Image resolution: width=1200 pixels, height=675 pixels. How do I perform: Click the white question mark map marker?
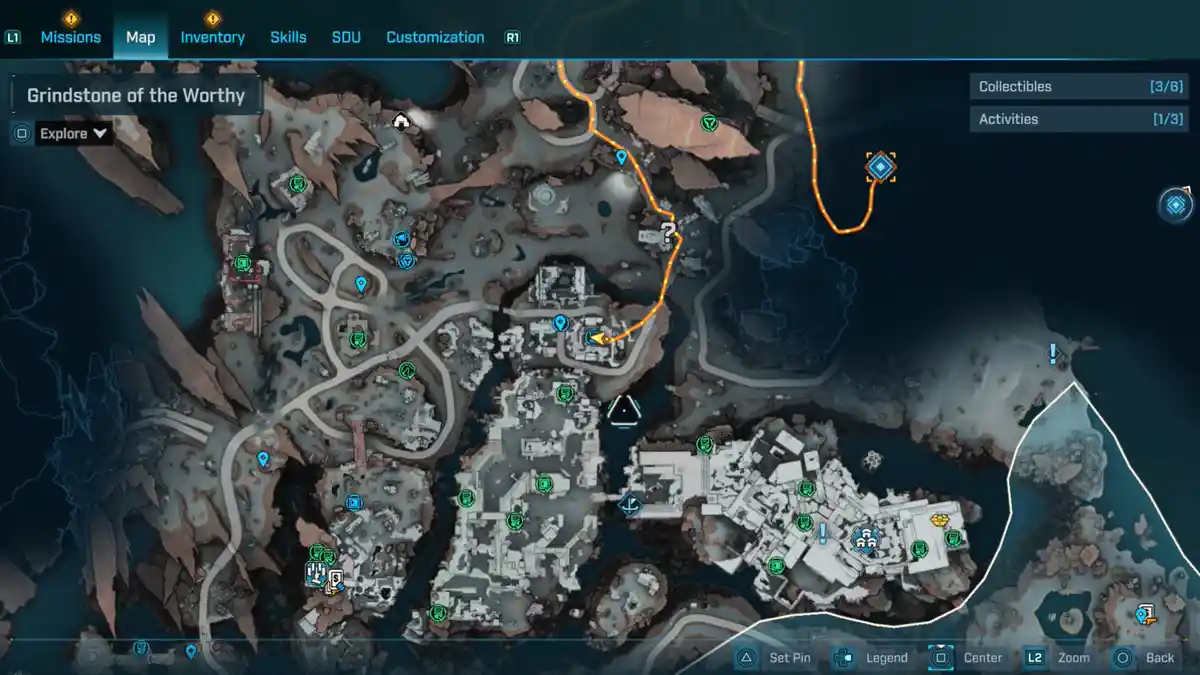pos(669,231)
